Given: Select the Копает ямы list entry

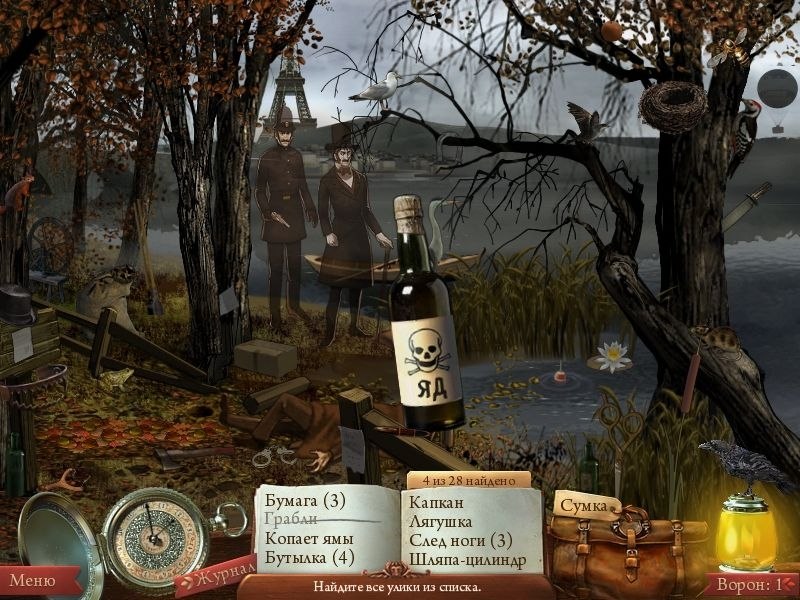Looking at the screenshot, I should pos(309,538).
